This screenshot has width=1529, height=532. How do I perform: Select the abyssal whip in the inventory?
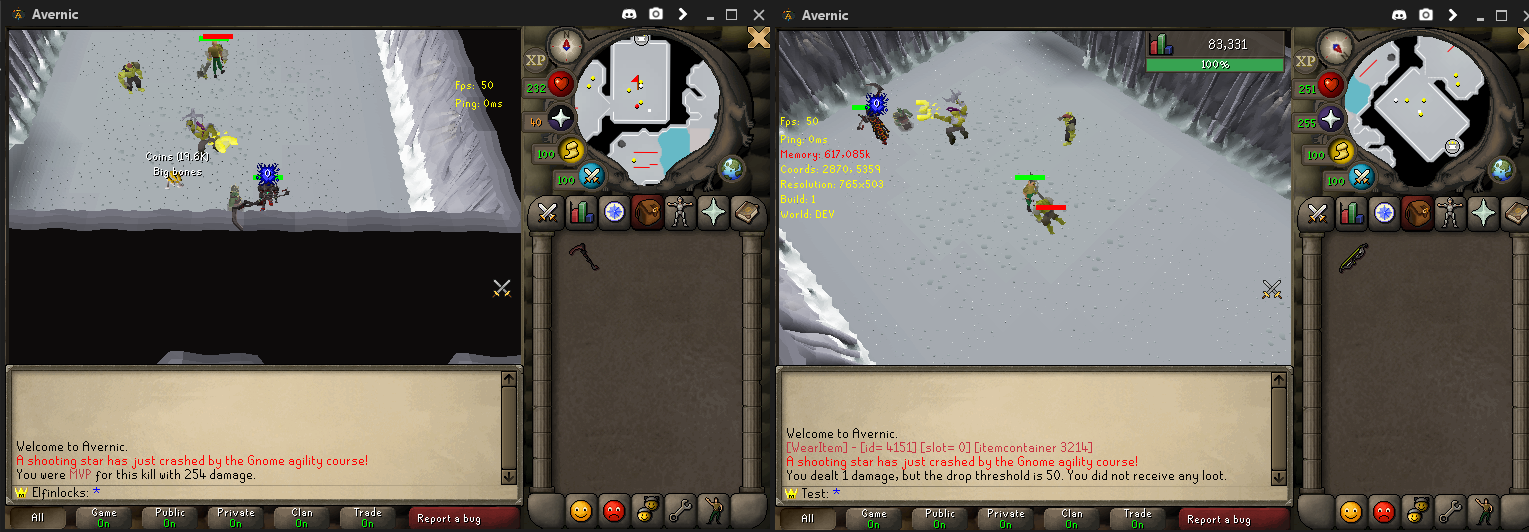click(x=583, y=258)
